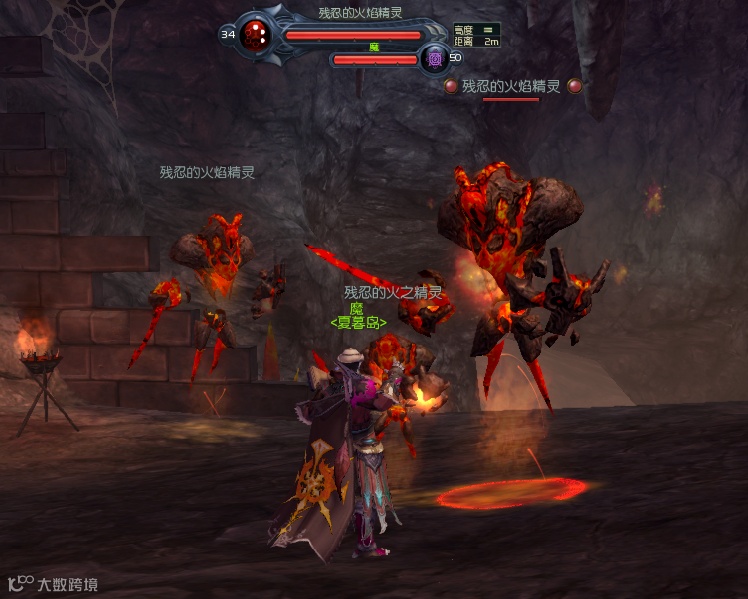Click the red target portrait icon

click(x=256, y=36)
